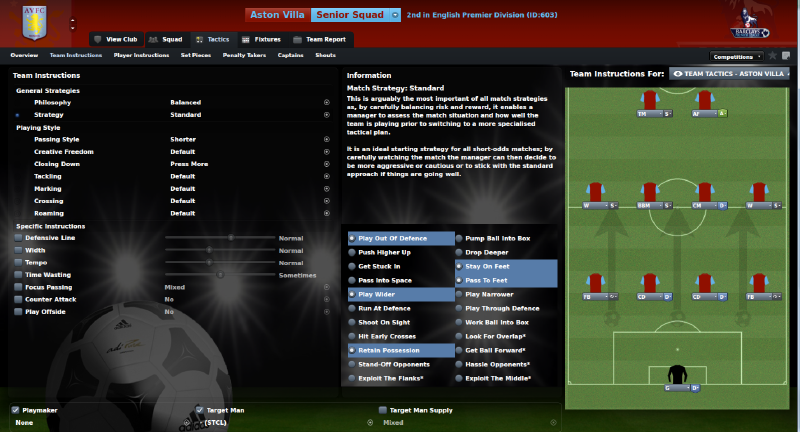Choose the Get Stuck In shout
800x432 pixels.
379,266
